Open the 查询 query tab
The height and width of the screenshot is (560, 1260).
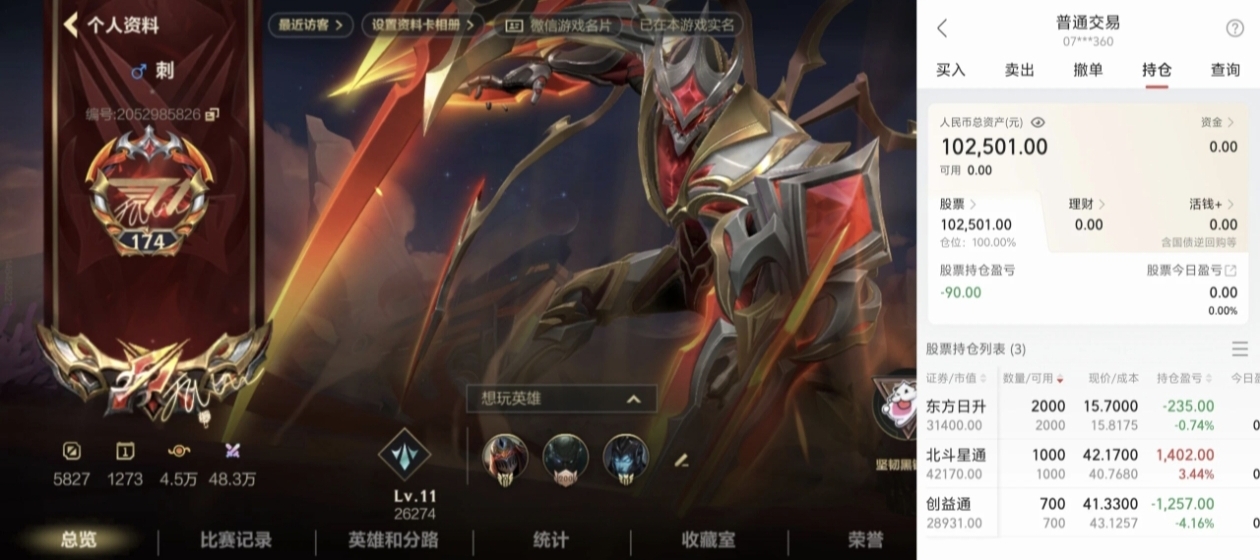click(x=1225, y=70)
